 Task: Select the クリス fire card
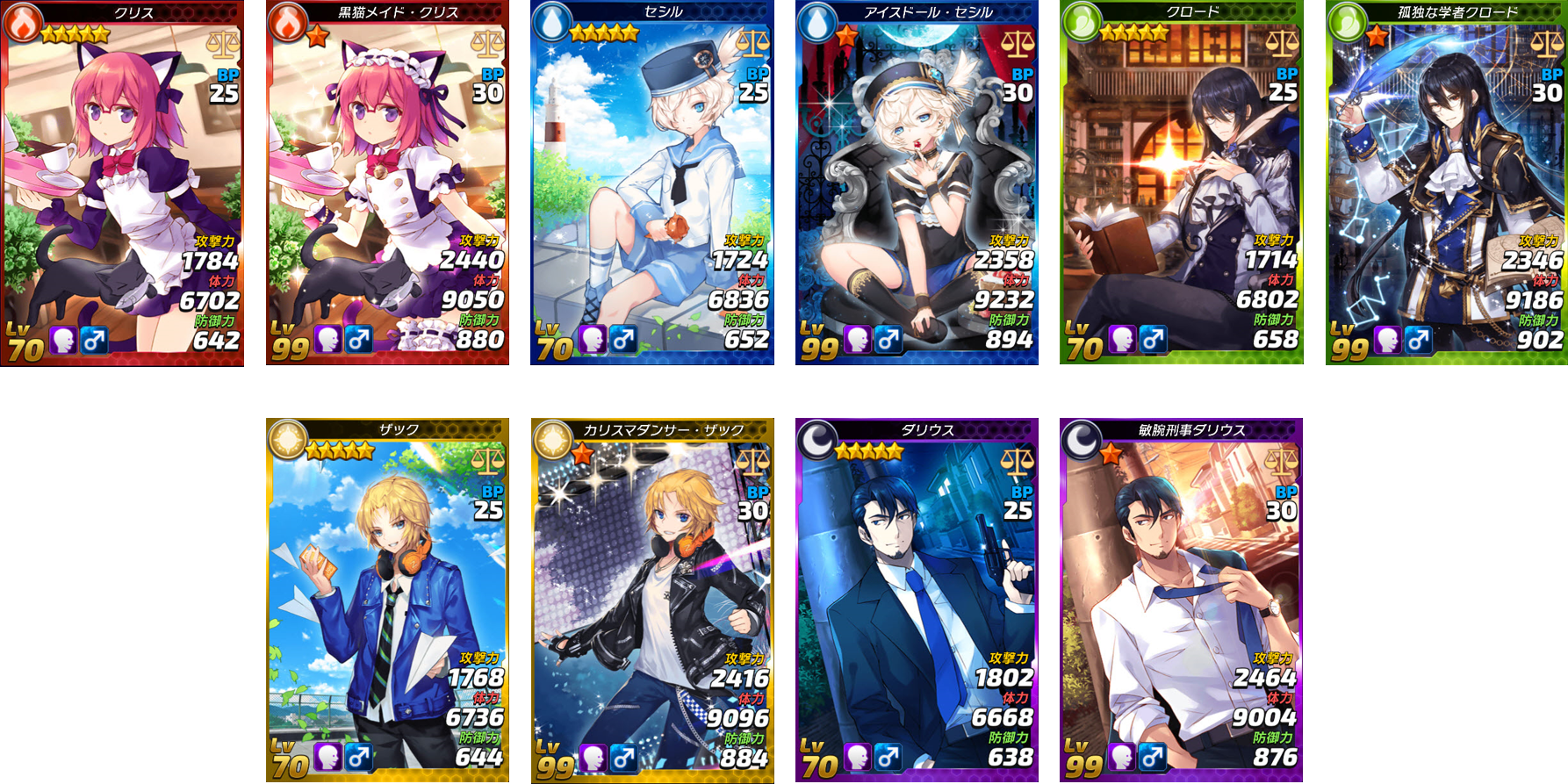pyautogui.click(x=123, y=183)
